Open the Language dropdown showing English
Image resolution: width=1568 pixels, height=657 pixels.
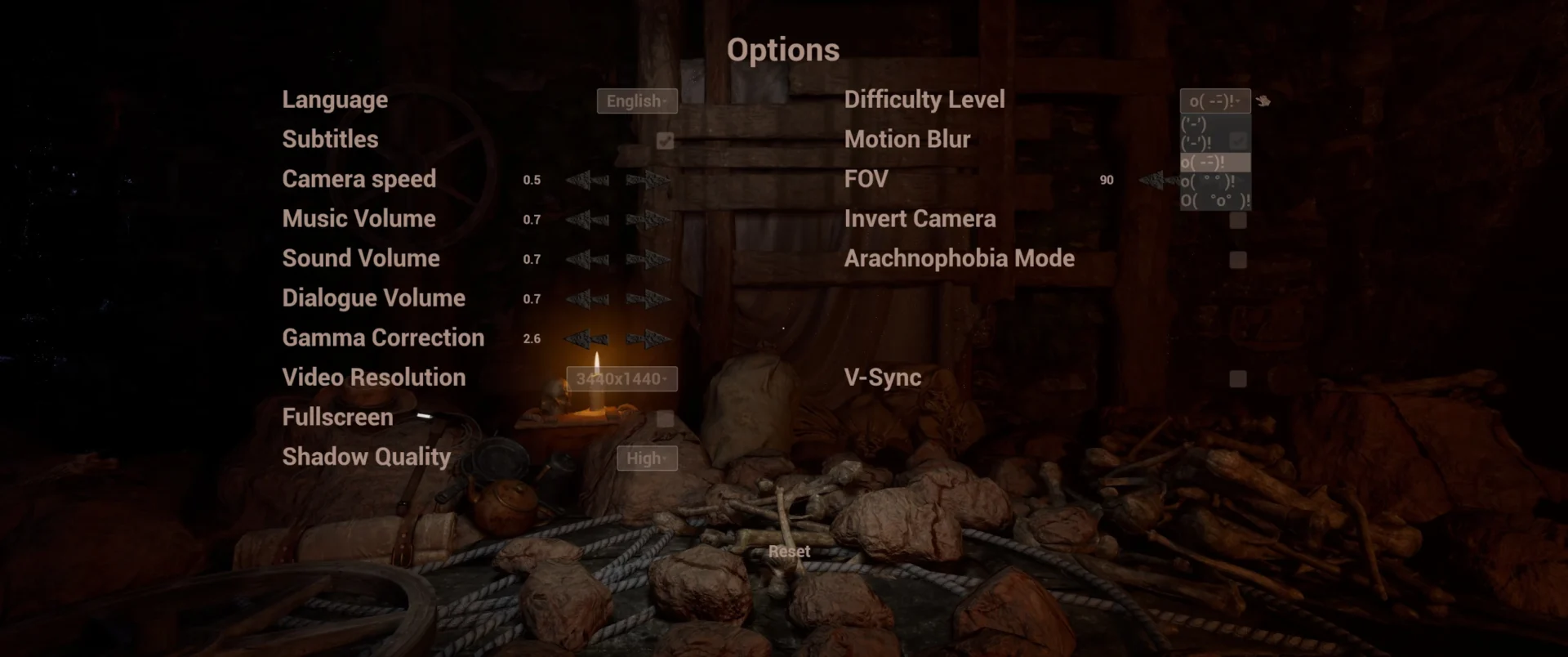pos(637,101)
